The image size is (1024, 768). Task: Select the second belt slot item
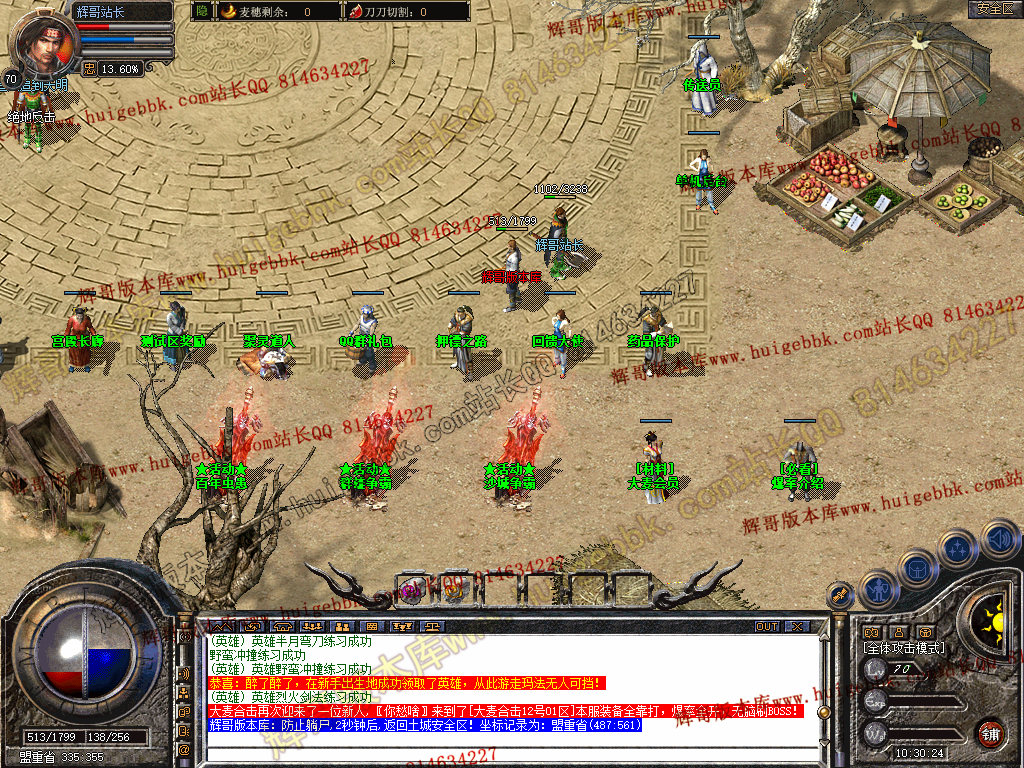(453, 590)
